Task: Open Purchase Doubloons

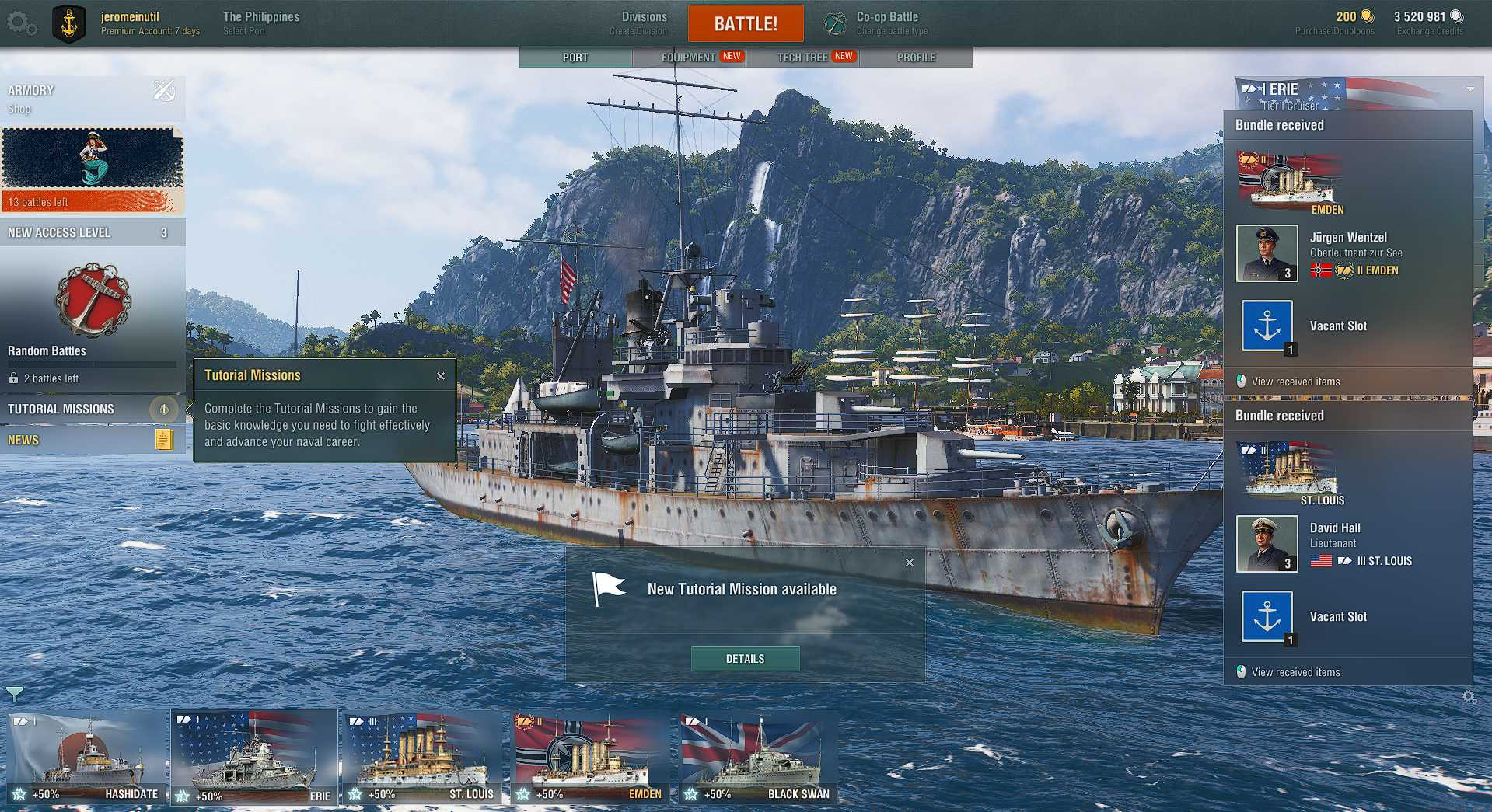Action: coord(1334,23)
